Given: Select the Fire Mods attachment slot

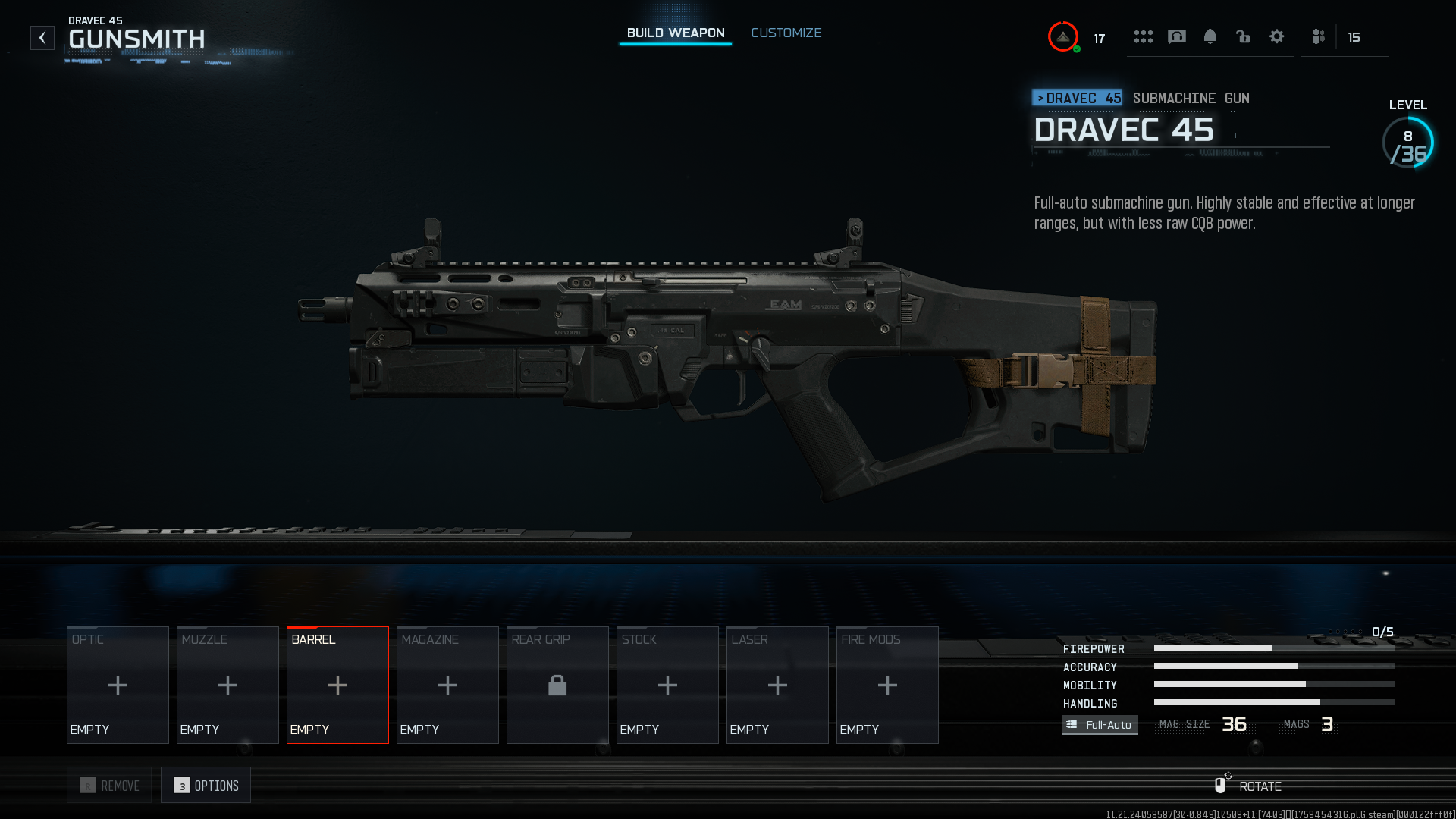Looking at the screenshot, I should click(887, 685).
